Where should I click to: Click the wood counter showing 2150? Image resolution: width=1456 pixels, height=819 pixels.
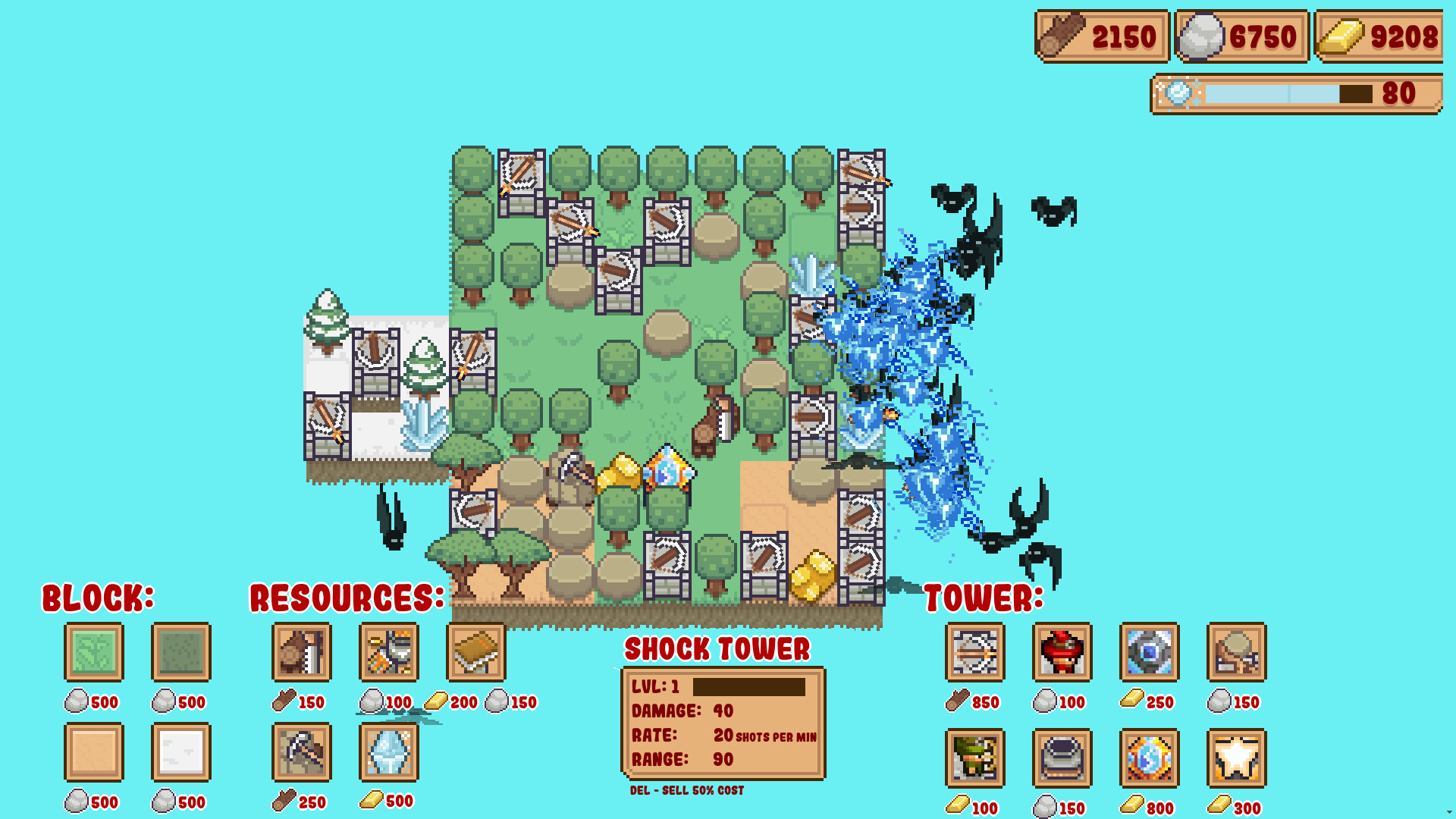[x=1102, y=35]
